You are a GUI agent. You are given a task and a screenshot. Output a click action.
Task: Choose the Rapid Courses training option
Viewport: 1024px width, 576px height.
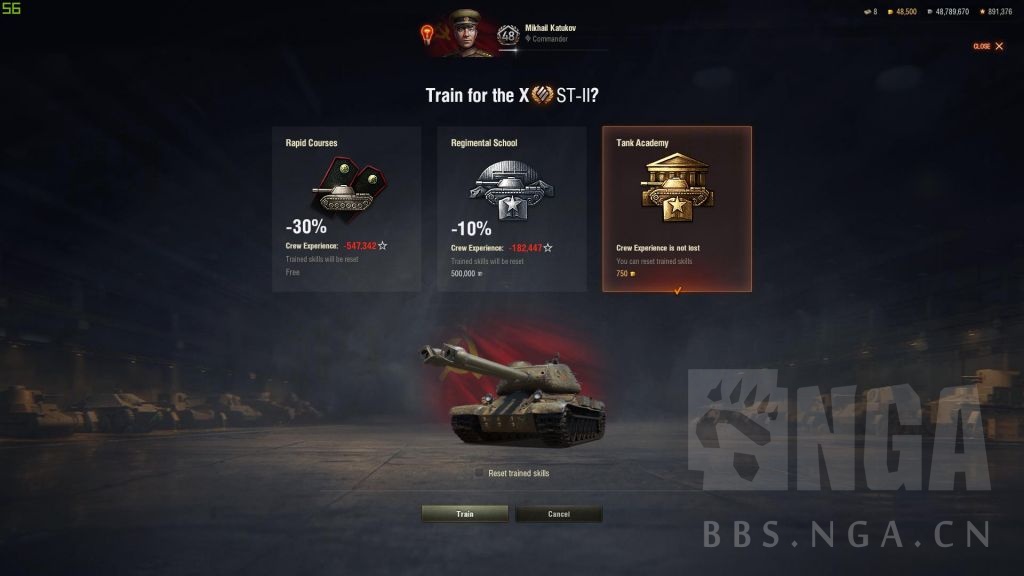tap(346, 208)
